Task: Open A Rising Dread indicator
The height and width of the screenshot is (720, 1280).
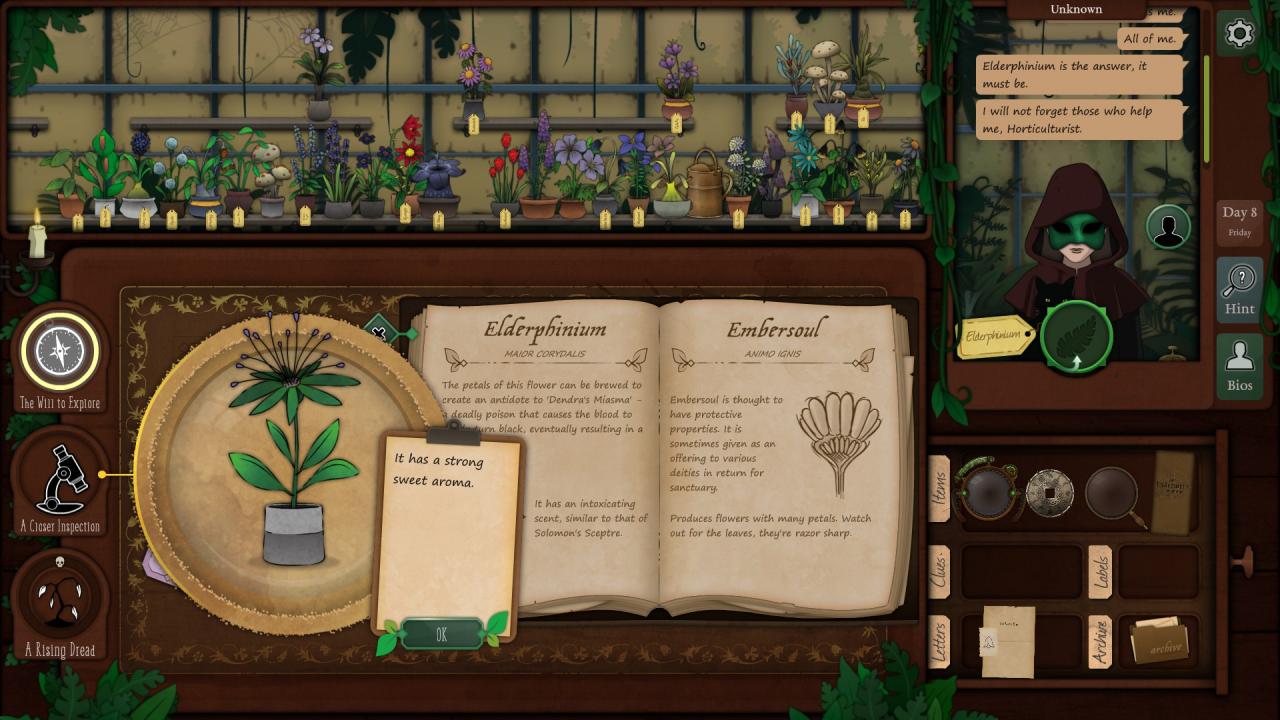Action: pyautogui.click(x=60, y=598)
